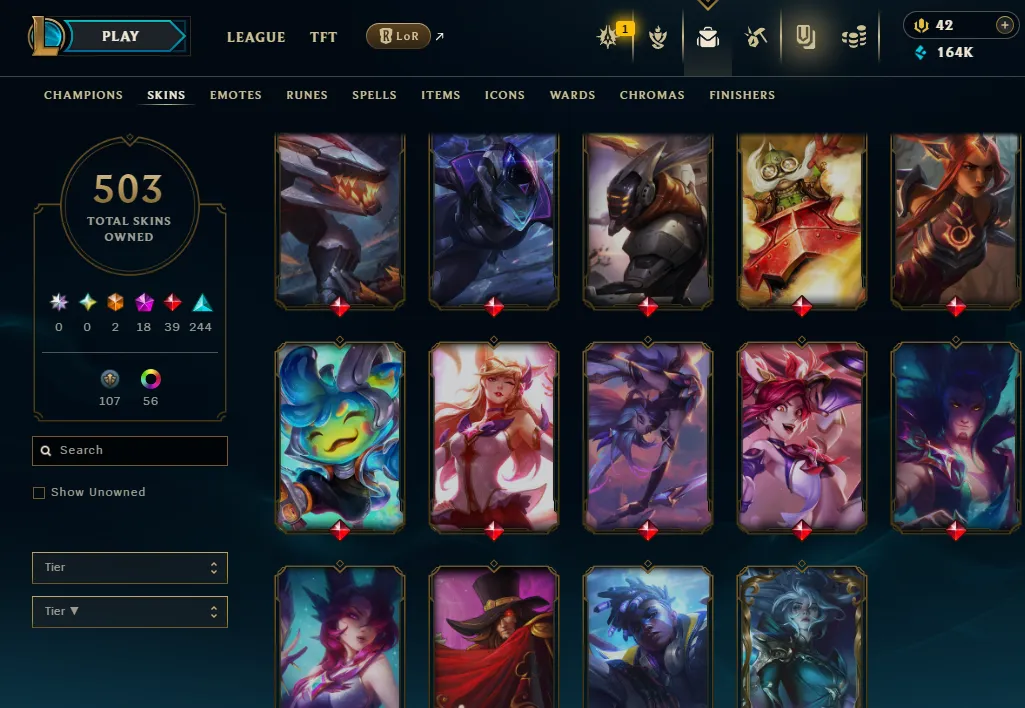Open the Emotes collection tab
The image size is (1025, 708).
[235, 95]
